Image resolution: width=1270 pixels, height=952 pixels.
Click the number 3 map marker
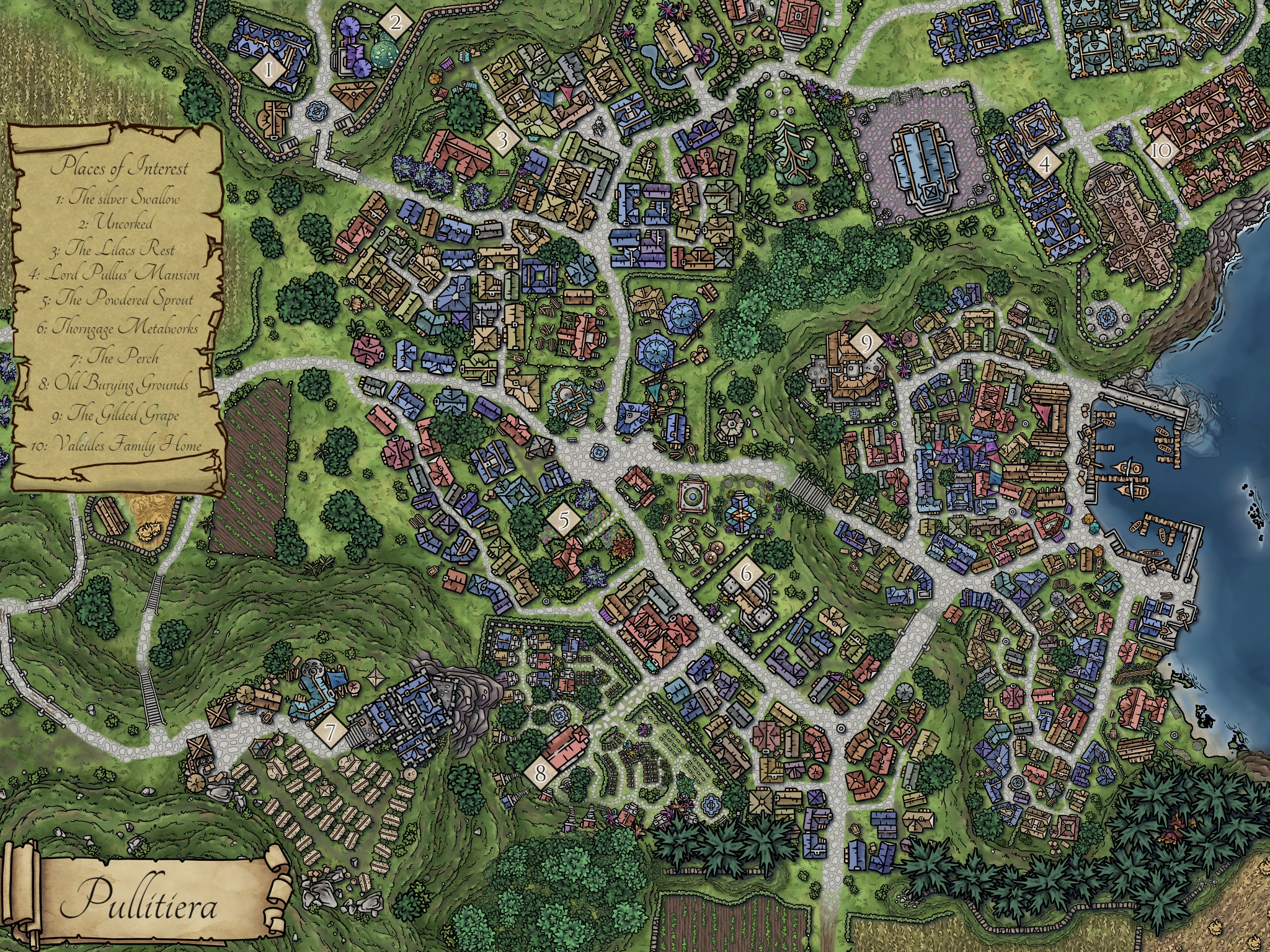[502, 140]
